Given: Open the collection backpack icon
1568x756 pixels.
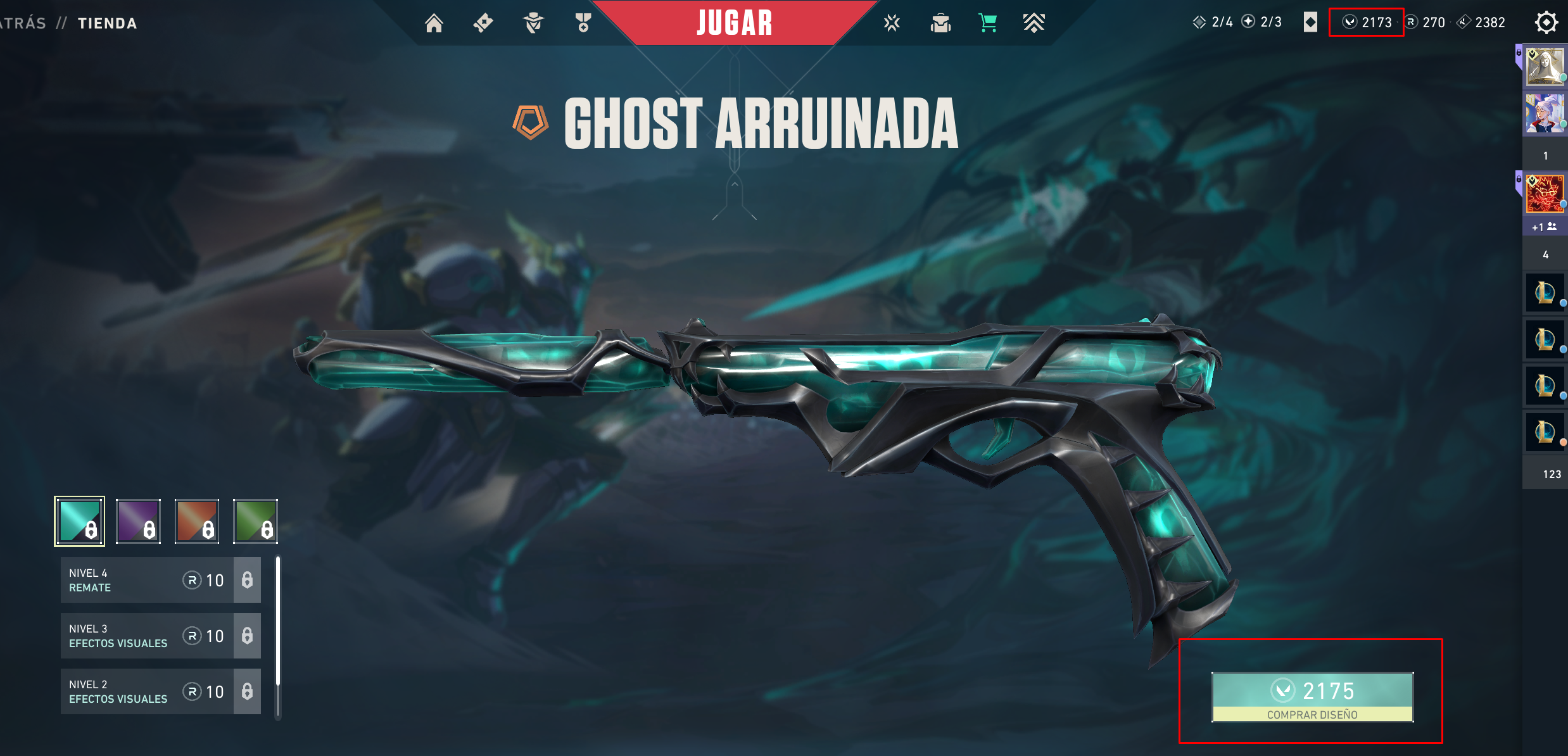Looking at the screenshot, I should tap(940, 23).
